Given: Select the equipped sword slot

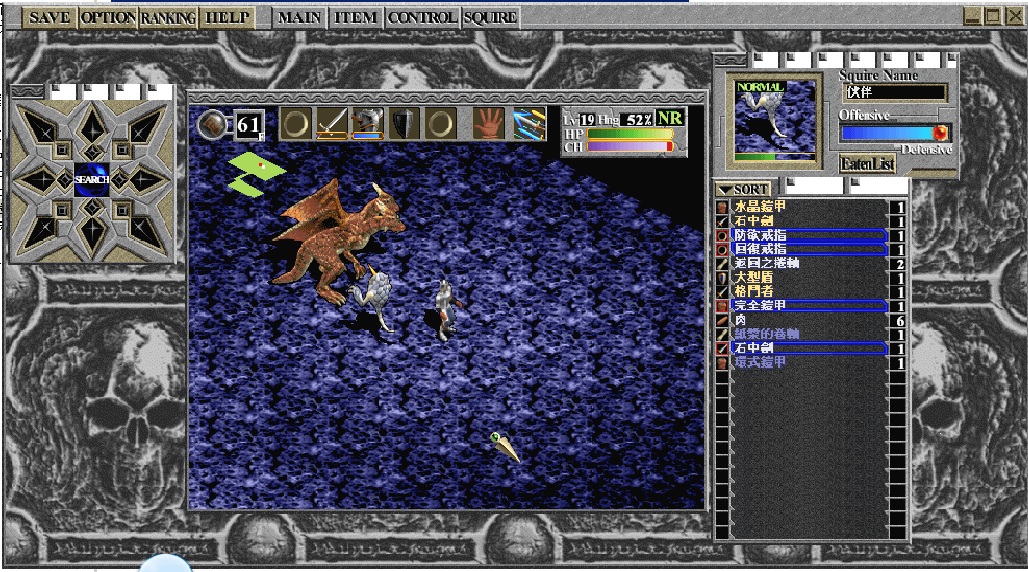Looking at the screenshot, I should [x=332, y=123].
